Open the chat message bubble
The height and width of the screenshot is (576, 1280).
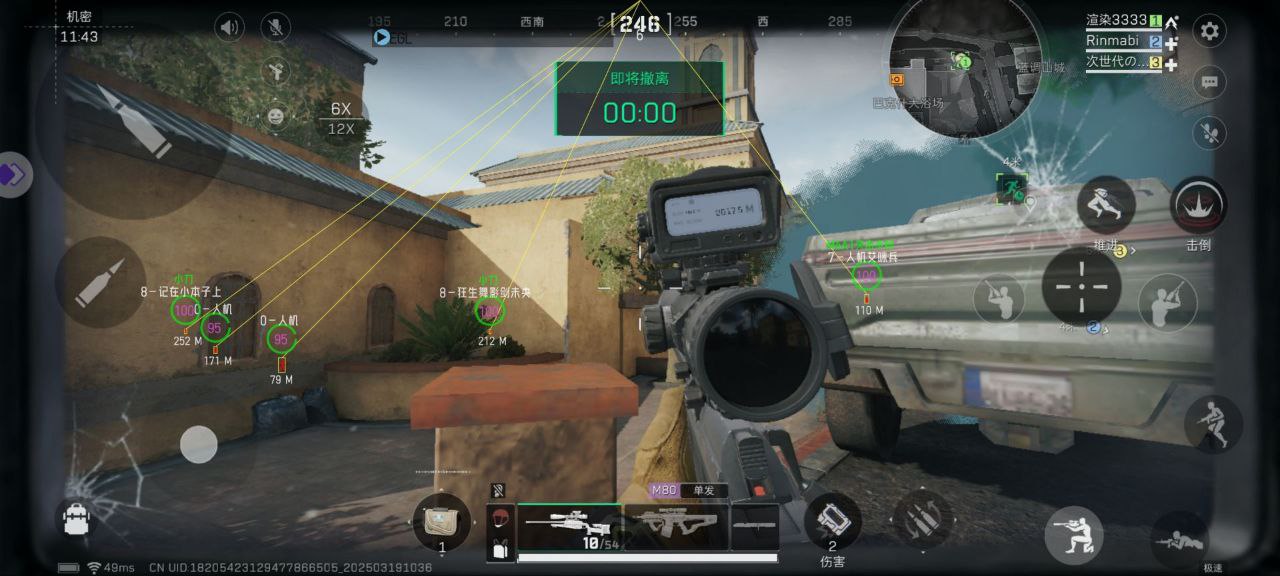1210,82
